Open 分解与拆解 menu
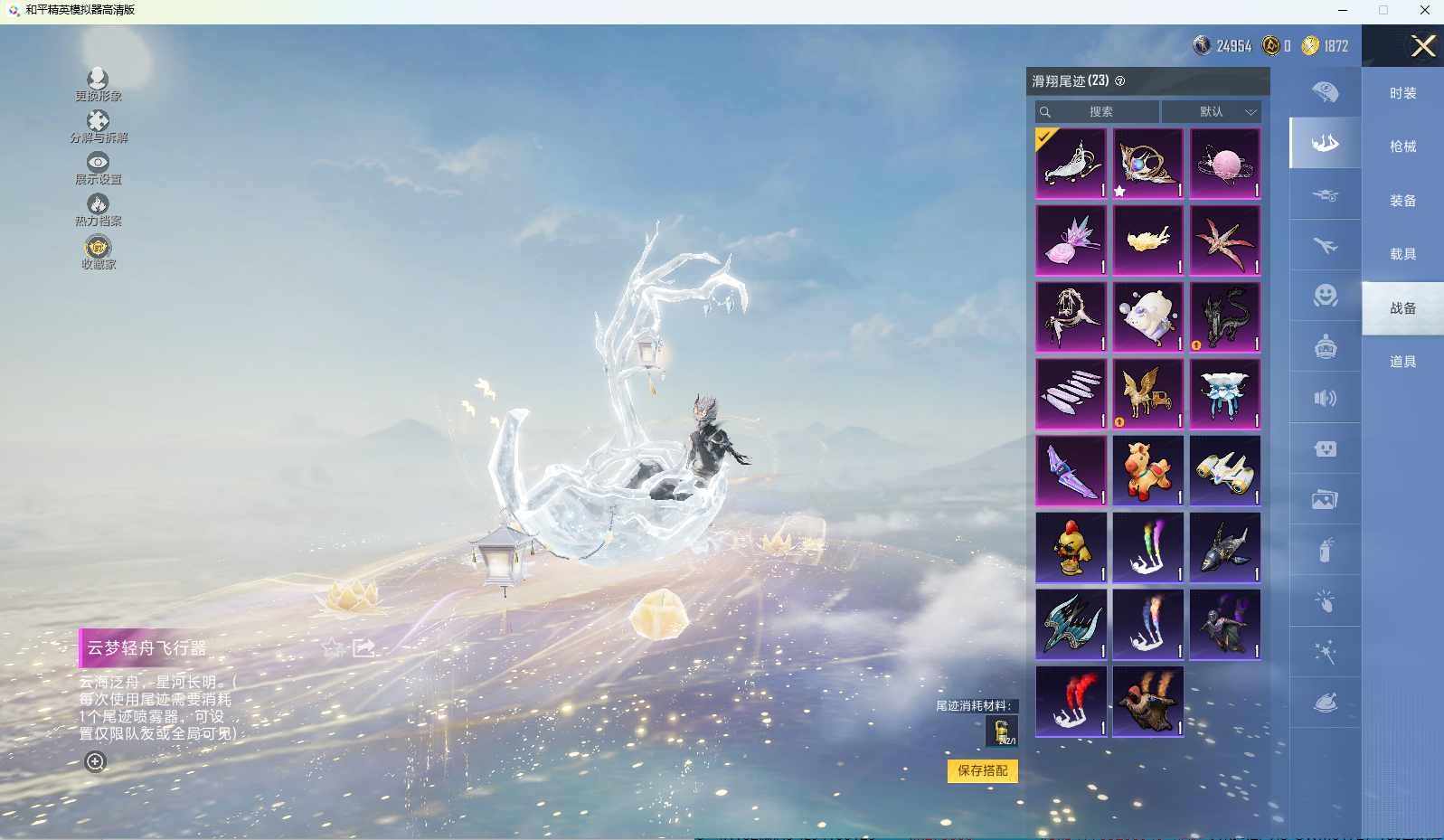 point(98,127)
